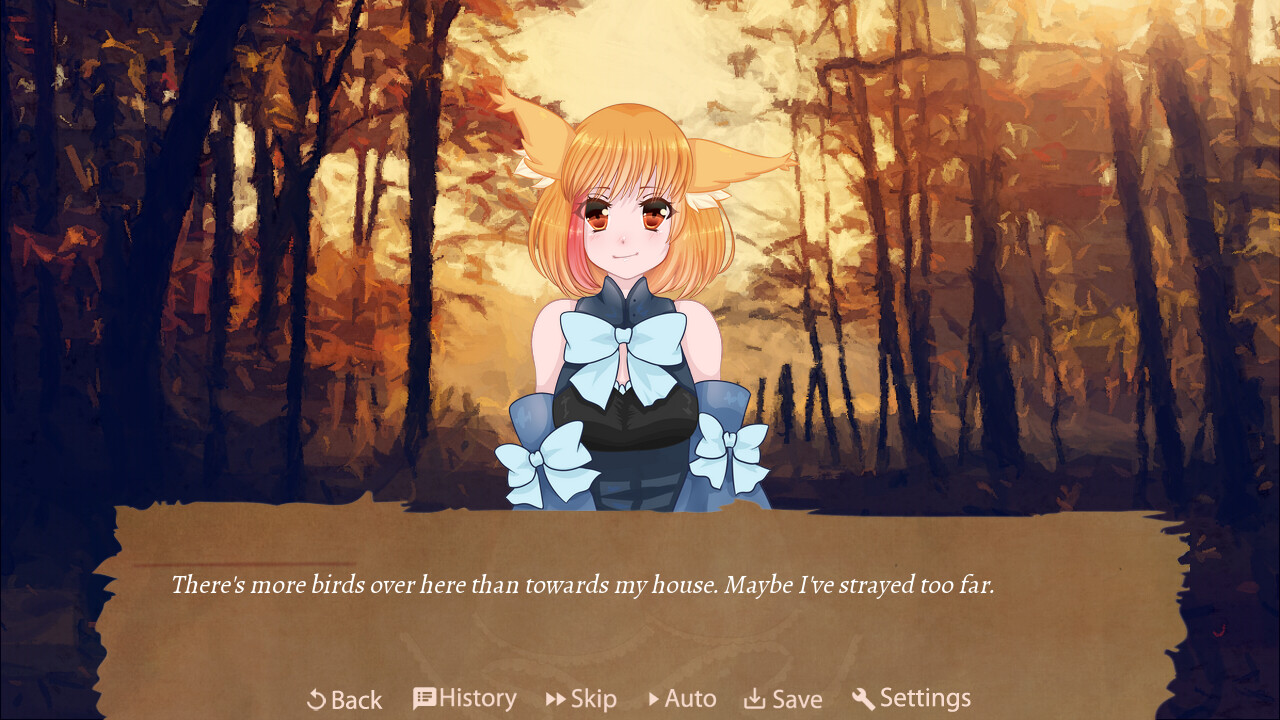
Task: Click Settings to expand game options
Action: 911,698
